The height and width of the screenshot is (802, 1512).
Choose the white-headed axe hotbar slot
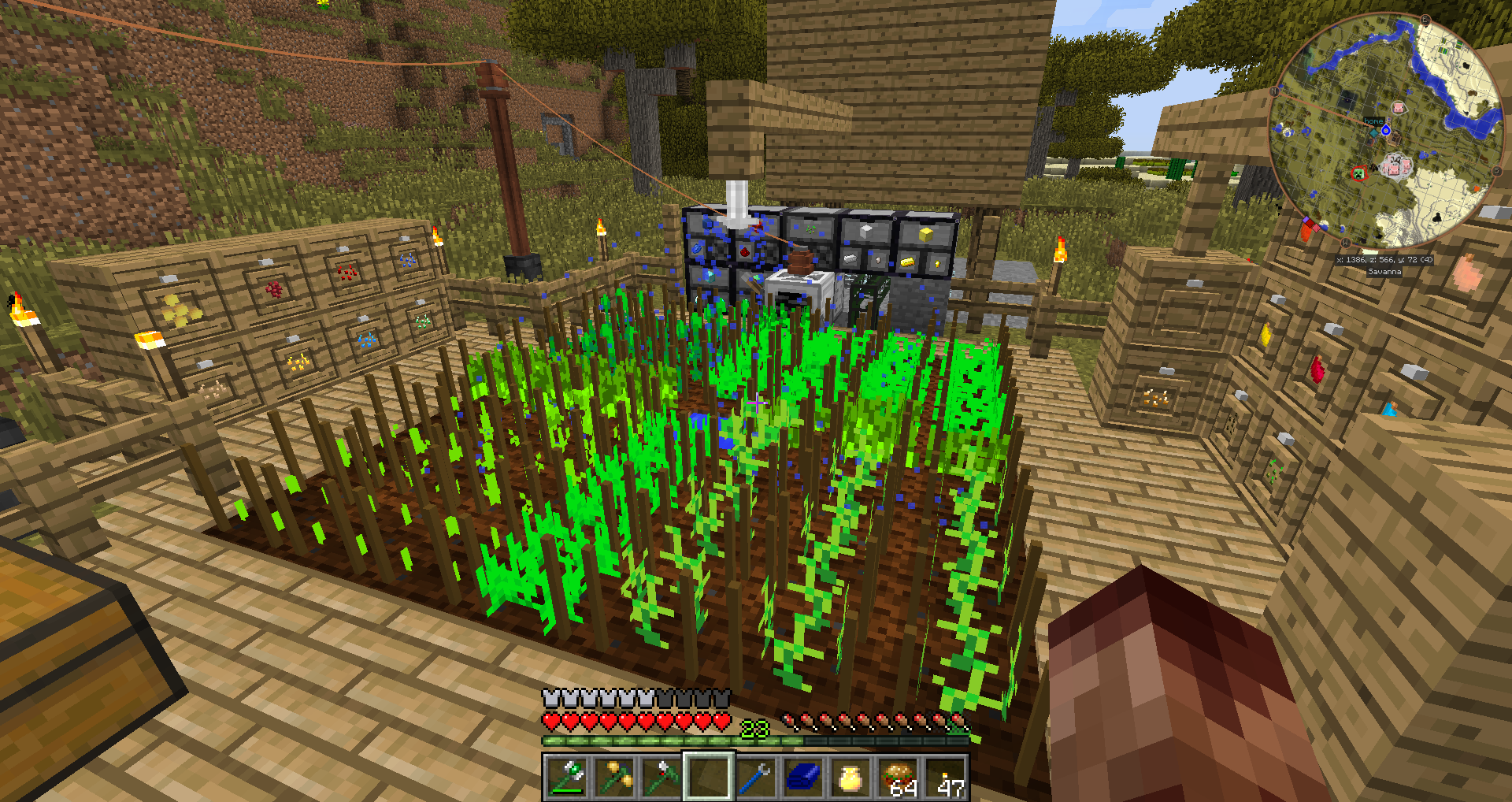pos(661,777)
